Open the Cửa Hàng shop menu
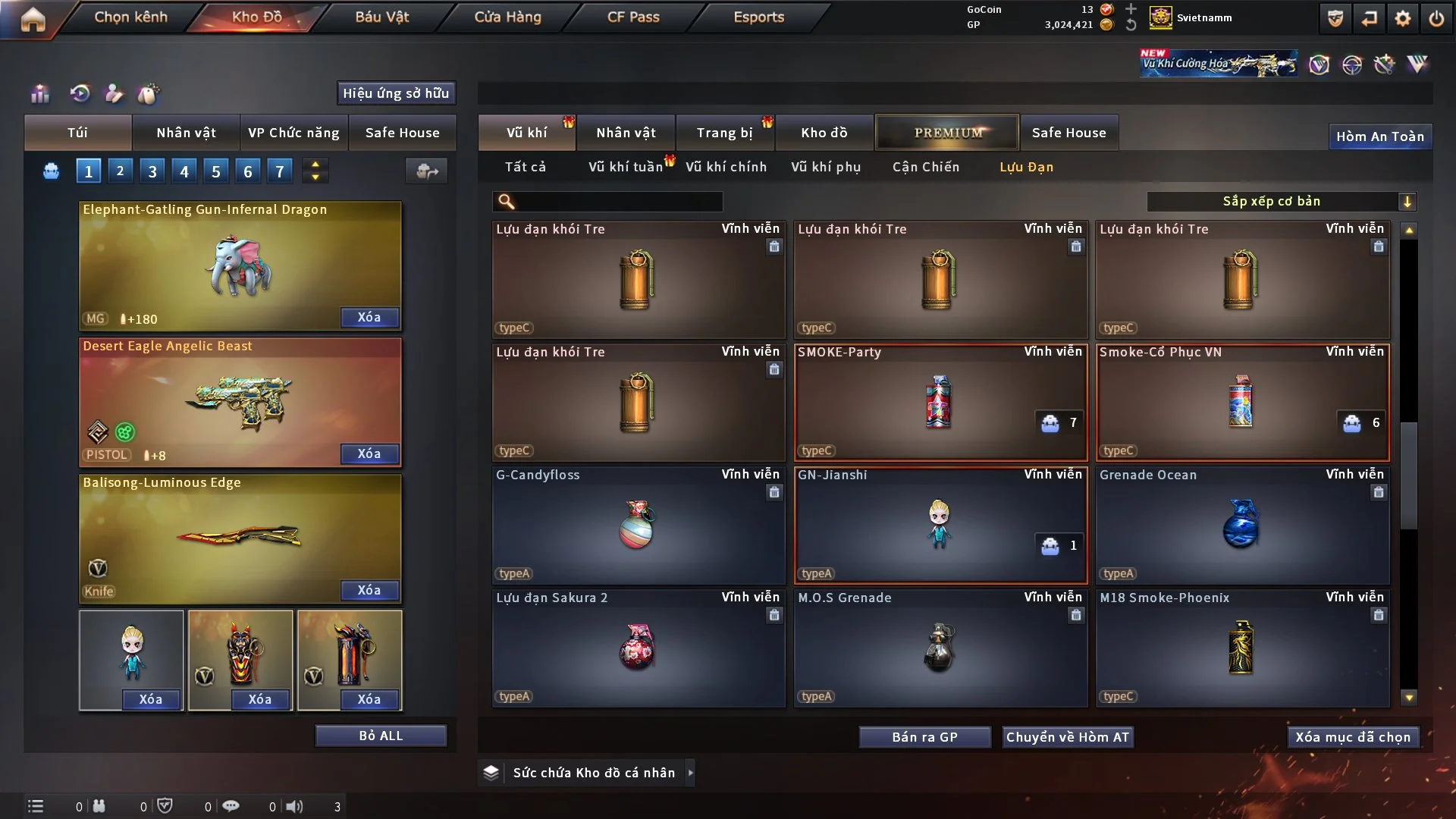The height and width of the screenshot is (819, 1456). click(507, 17)
